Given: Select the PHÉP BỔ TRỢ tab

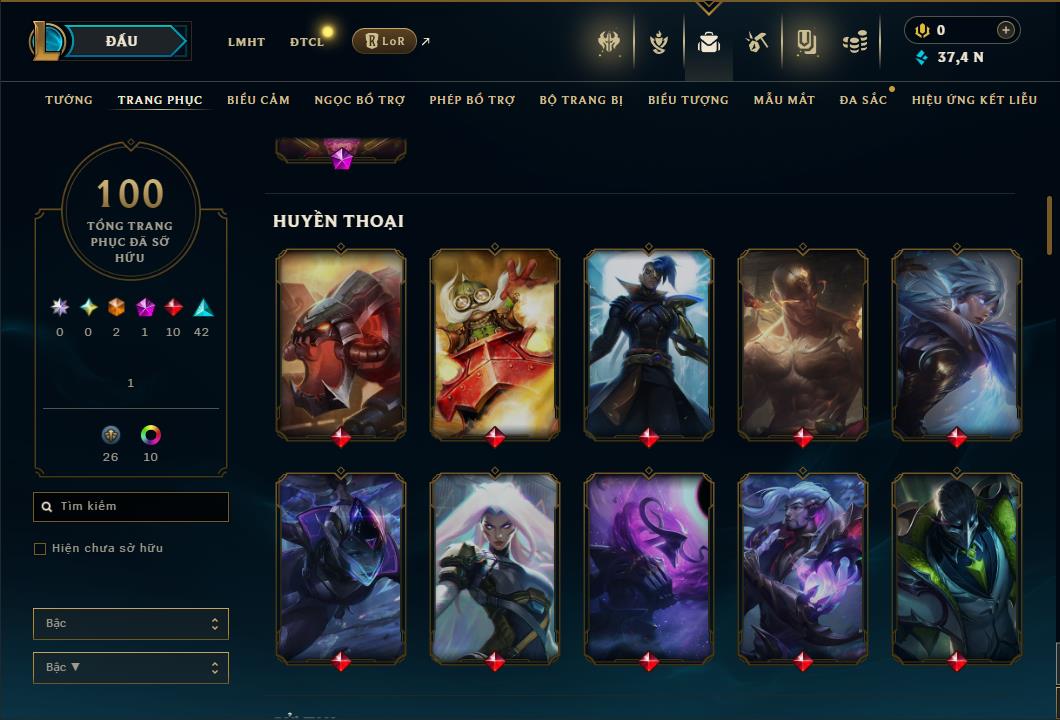Looking at the screenshot, I should pos(472,100).
